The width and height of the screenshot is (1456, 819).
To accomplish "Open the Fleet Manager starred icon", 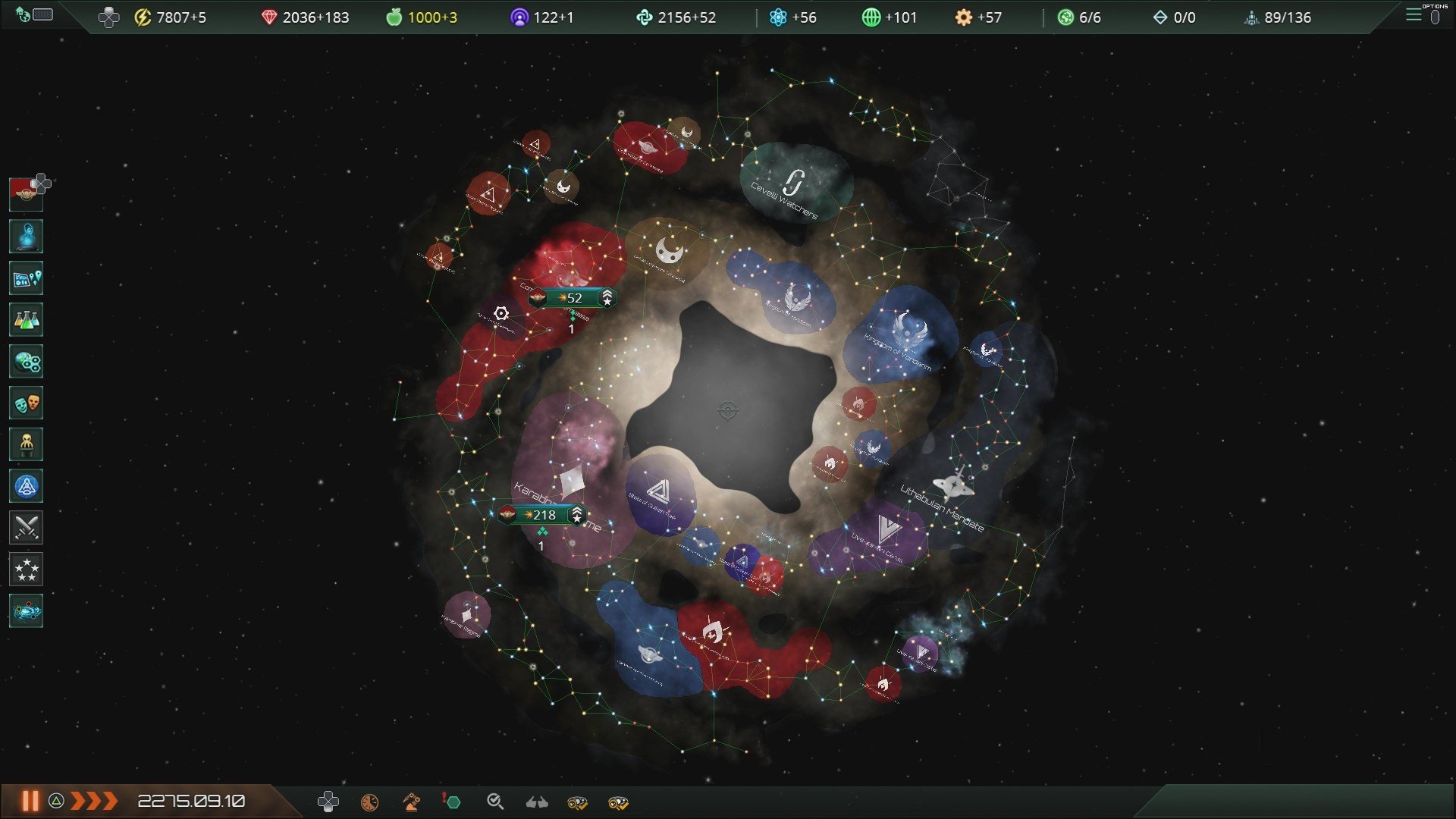I will pyautogui.click(x=26, y=570).
